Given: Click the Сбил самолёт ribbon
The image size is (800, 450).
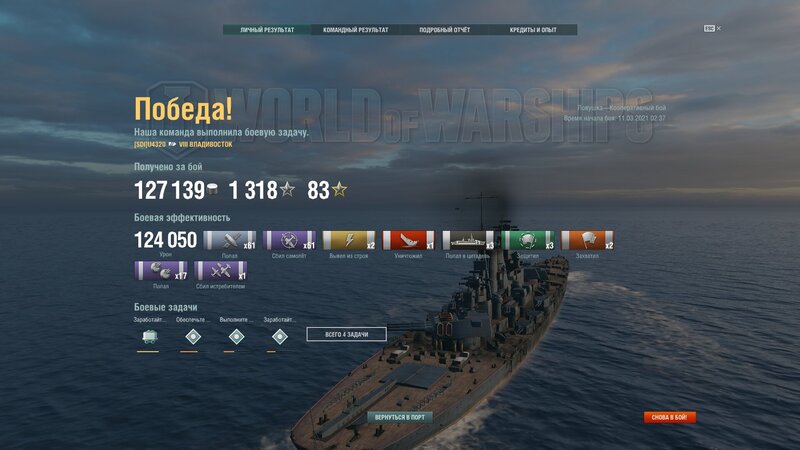Looking at the screenshot, I should [289, 240].
